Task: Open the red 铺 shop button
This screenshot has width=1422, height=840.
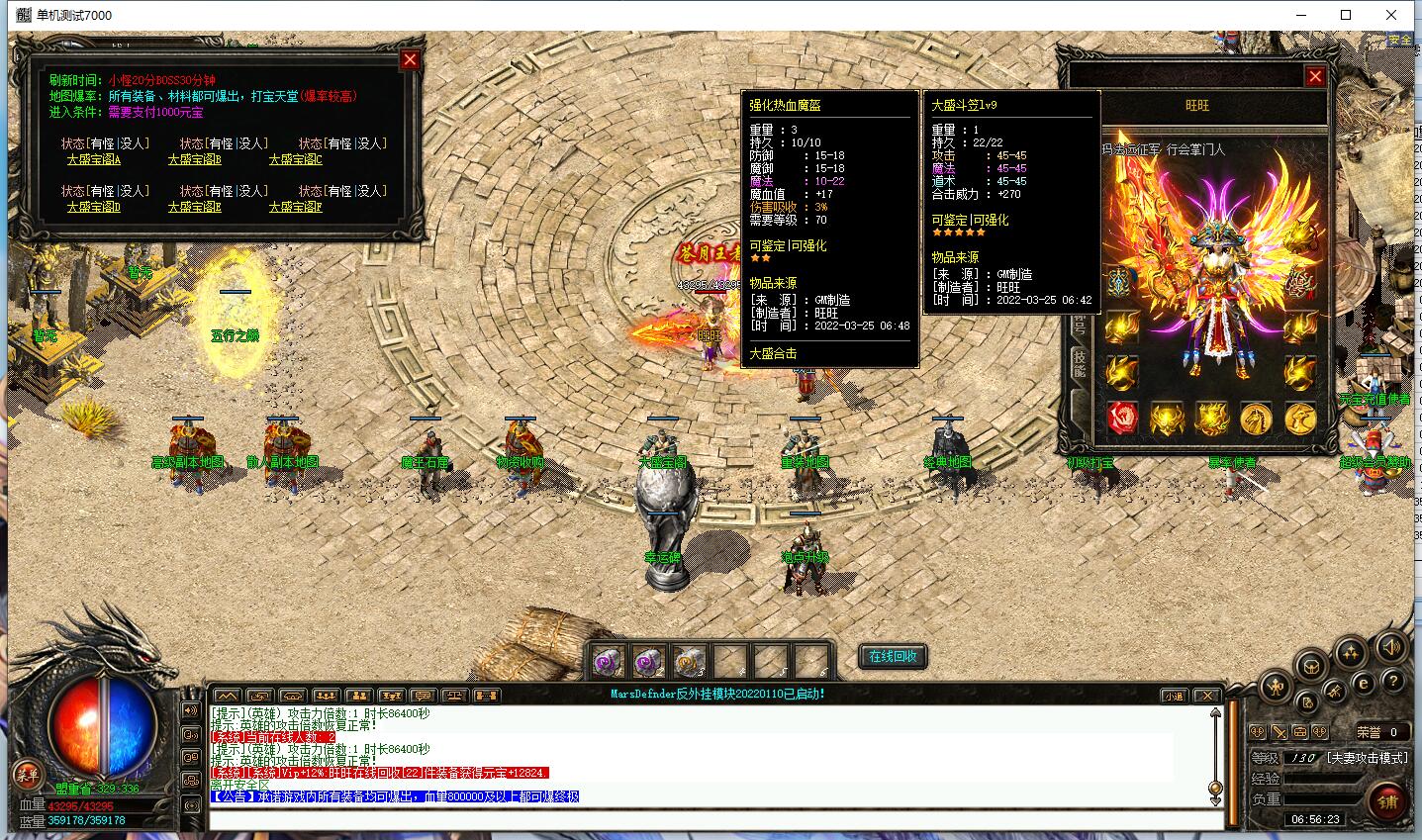Action: (x=1387, y=802)
